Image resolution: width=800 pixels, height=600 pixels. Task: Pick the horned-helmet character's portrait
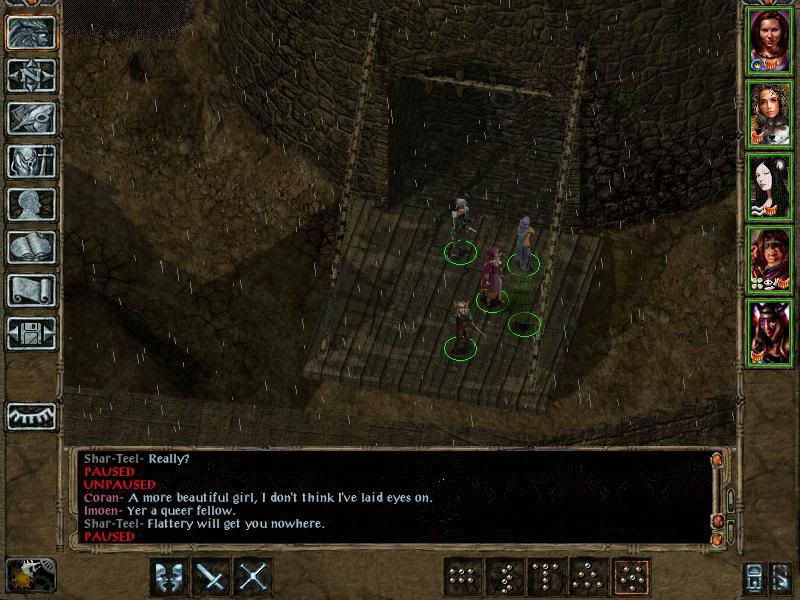[x=769, y=332]
